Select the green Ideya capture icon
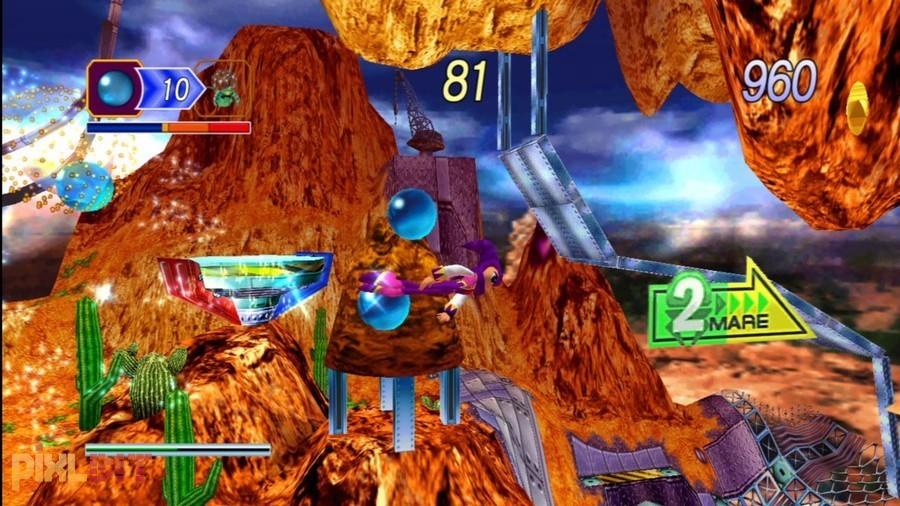Image resolution: width=900 pixels, height=506 pixels. tap(225, 88)
